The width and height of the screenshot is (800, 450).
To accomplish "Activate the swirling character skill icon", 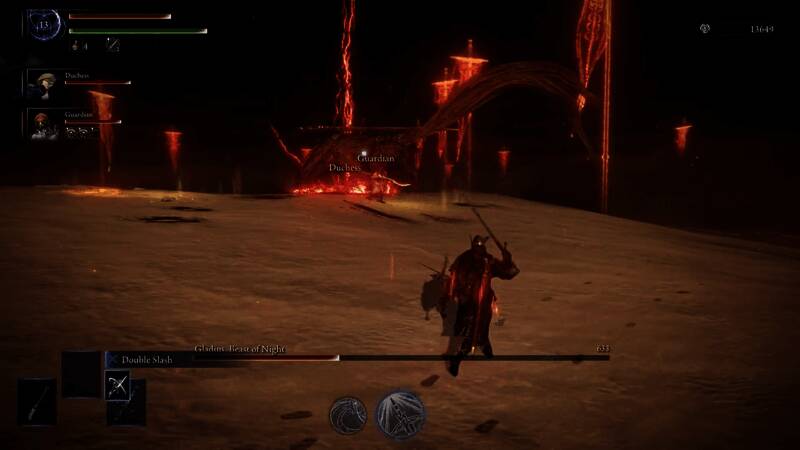I will tap(348, 415).
